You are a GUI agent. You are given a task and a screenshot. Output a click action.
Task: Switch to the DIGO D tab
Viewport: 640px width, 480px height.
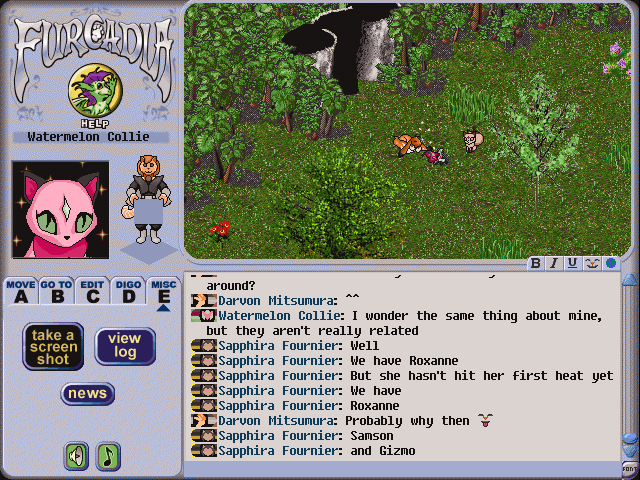pyautogui.click(x=127, y=291)
